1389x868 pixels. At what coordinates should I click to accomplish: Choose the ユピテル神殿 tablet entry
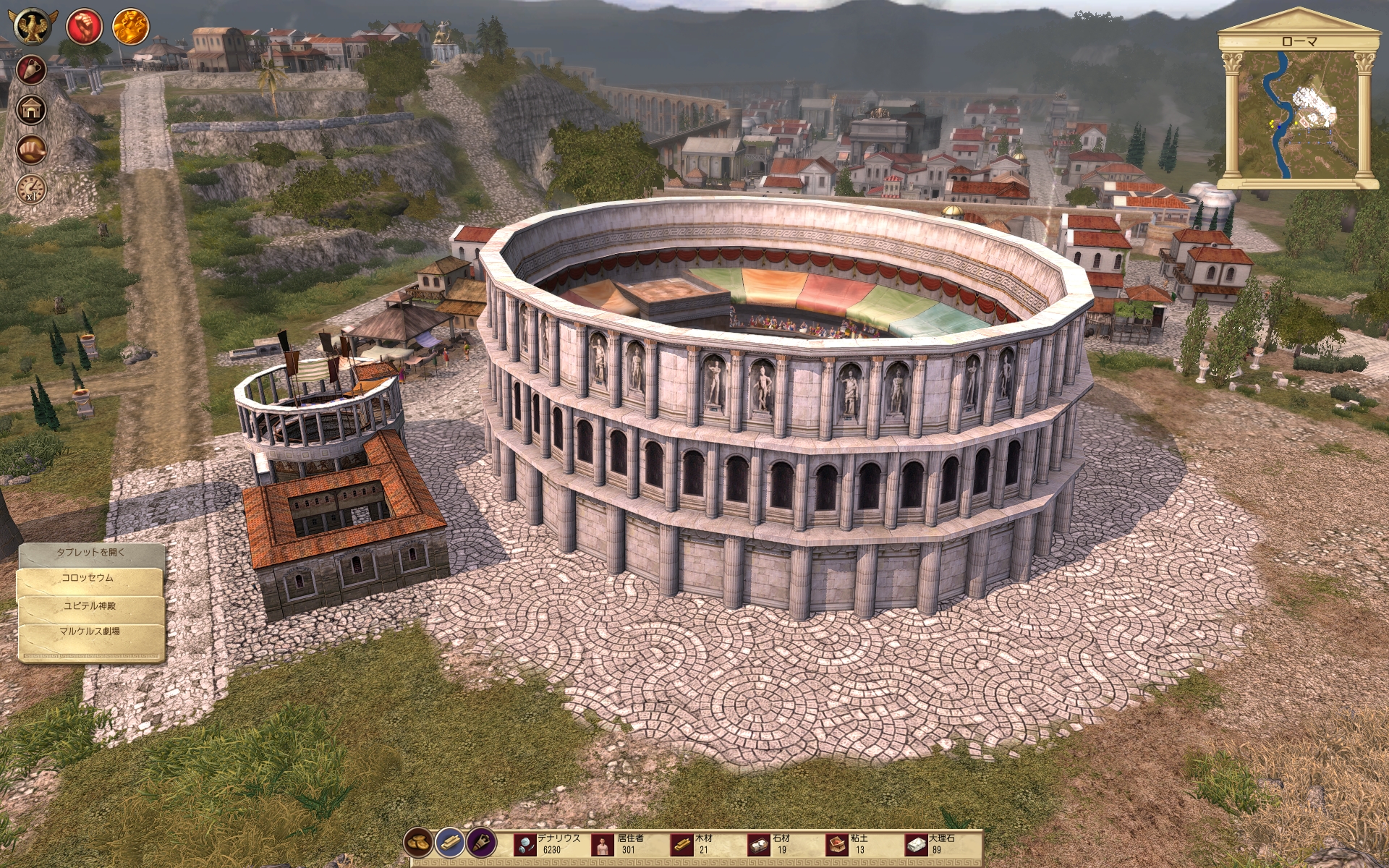click(90, 606)
